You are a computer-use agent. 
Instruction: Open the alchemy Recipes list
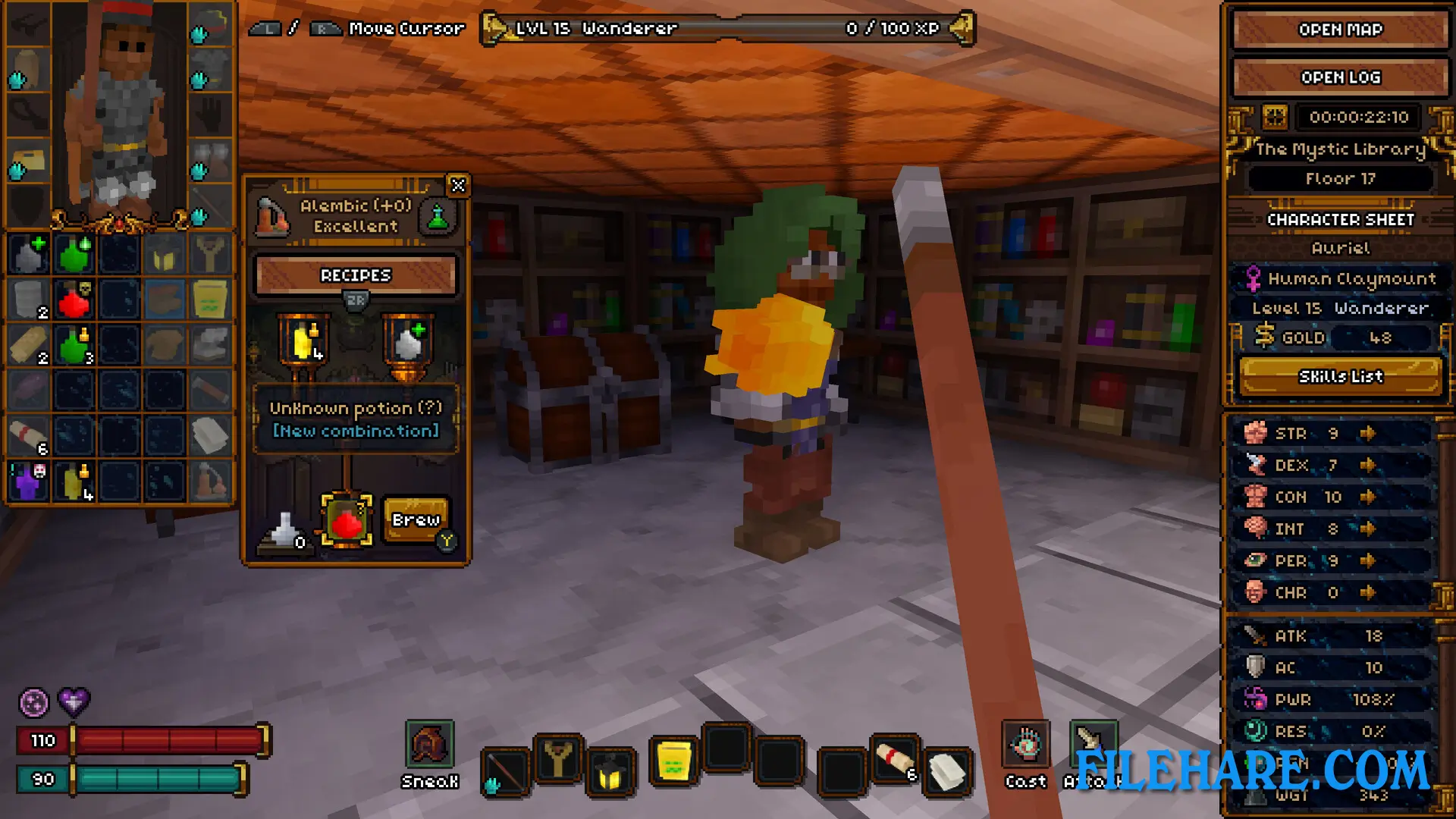(x=356, y=275)
